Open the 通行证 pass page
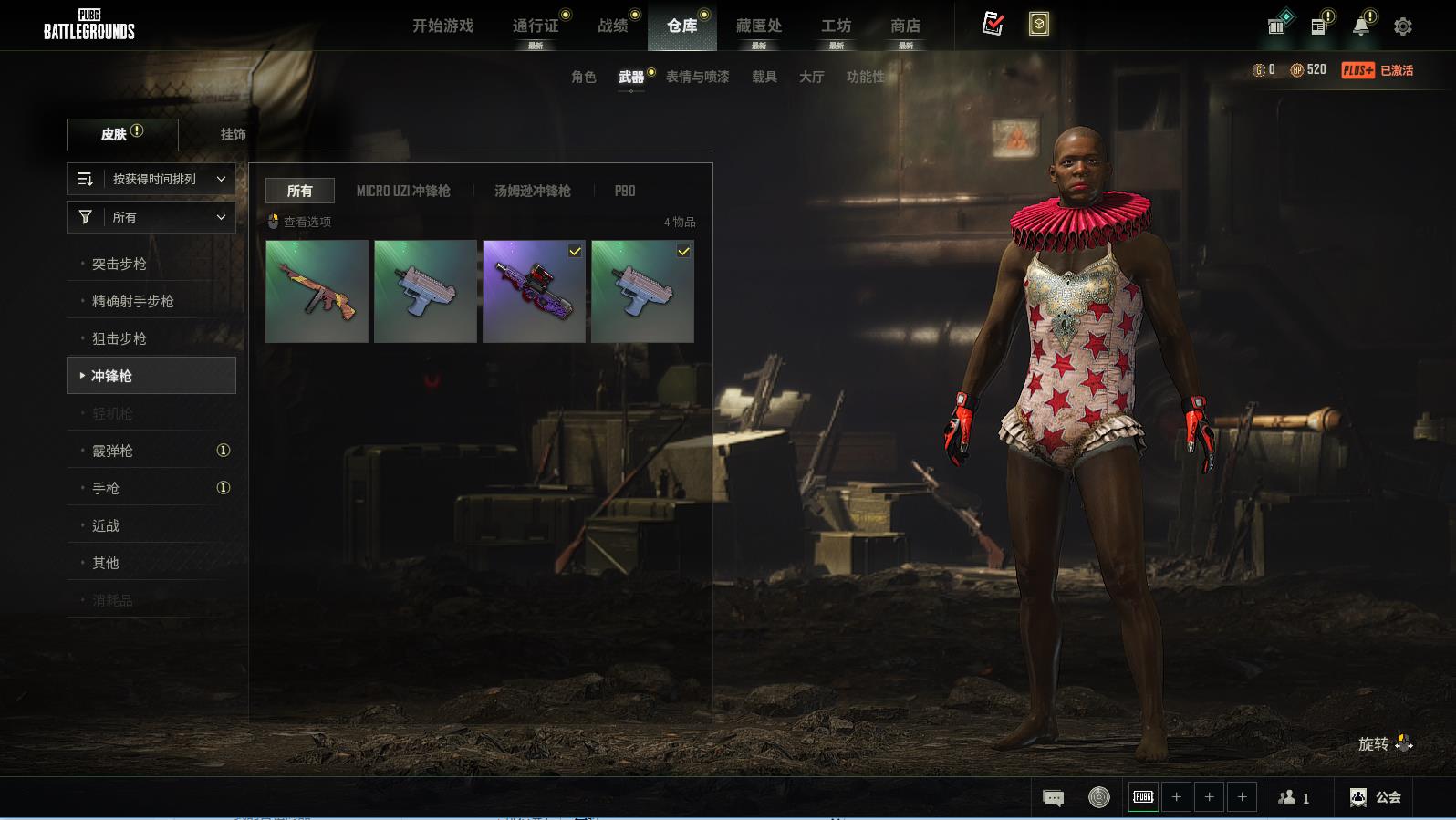The width and height of the screenshot is (1456, 820). tap(536, 26)
